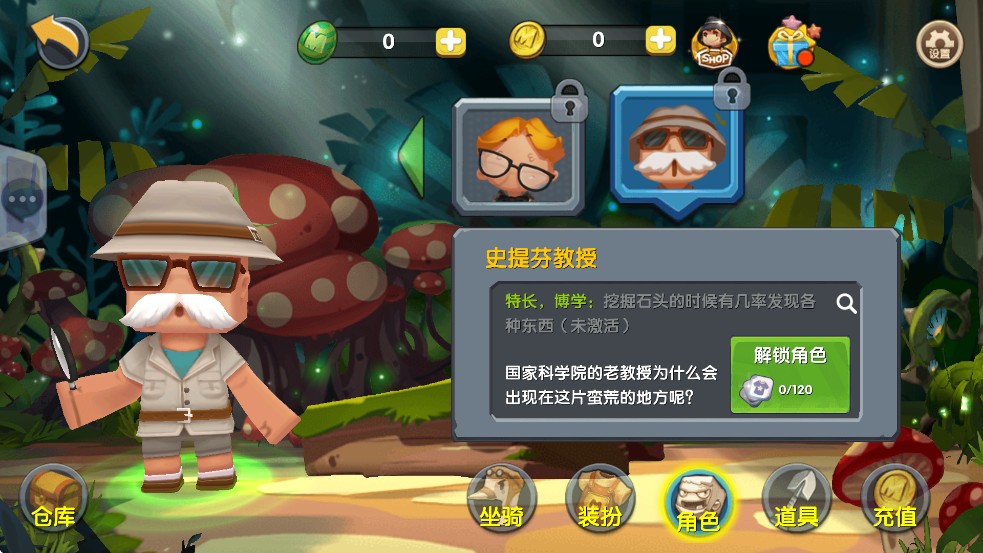
Task: Tap the 解锁角色 unlock character button
Action: click(x=790, y=375)
